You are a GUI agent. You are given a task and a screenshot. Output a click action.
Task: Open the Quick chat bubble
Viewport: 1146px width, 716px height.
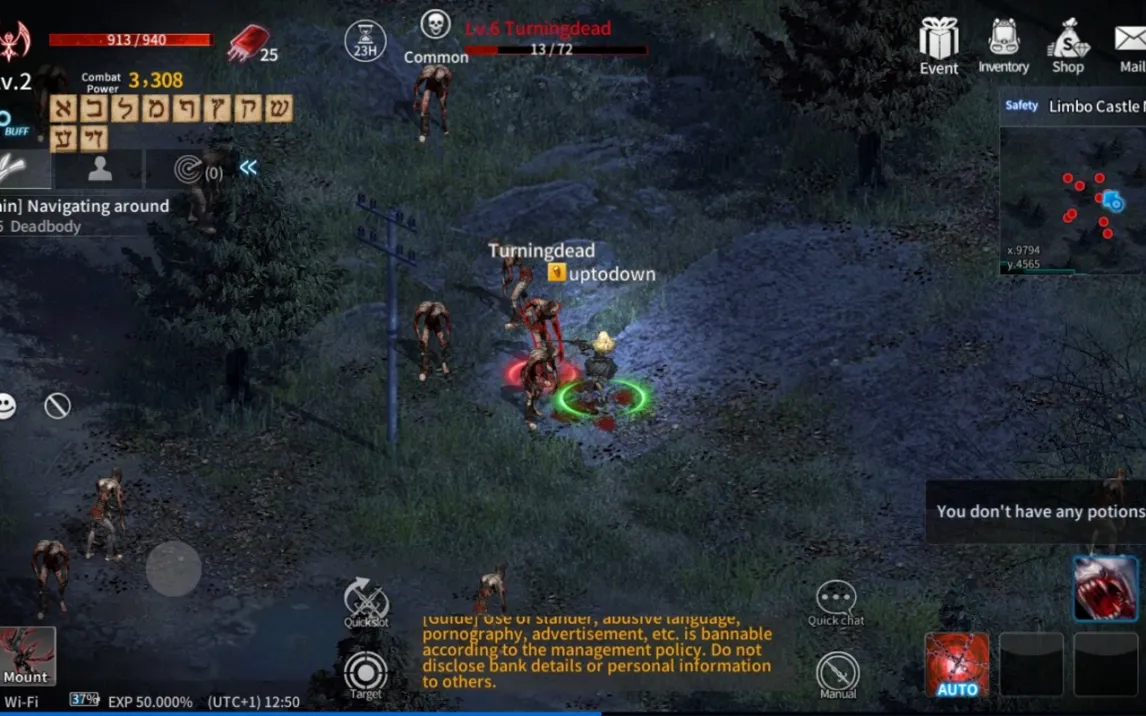(836, 602)
